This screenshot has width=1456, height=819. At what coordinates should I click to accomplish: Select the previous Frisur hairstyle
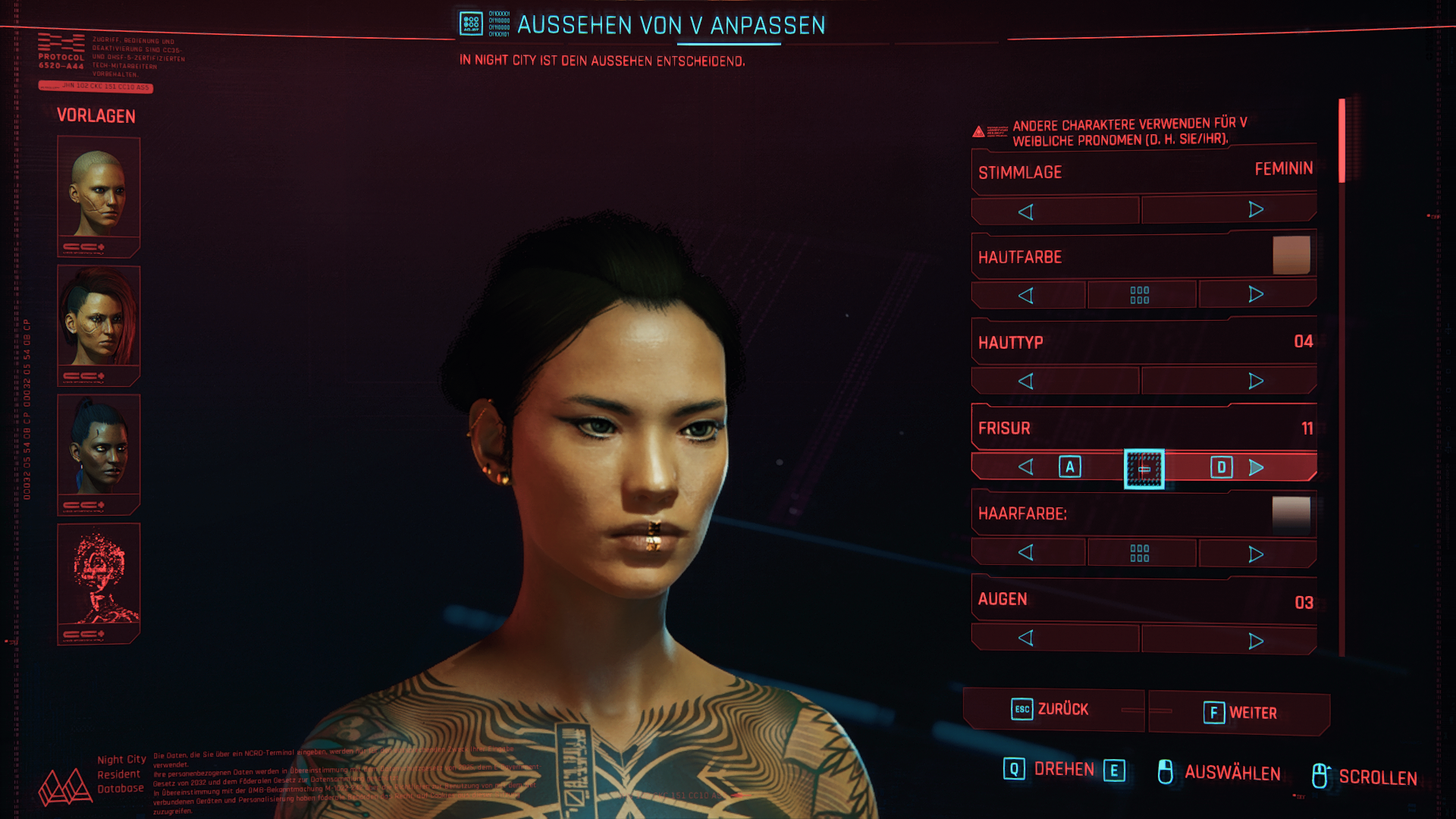pos(1026,467)
